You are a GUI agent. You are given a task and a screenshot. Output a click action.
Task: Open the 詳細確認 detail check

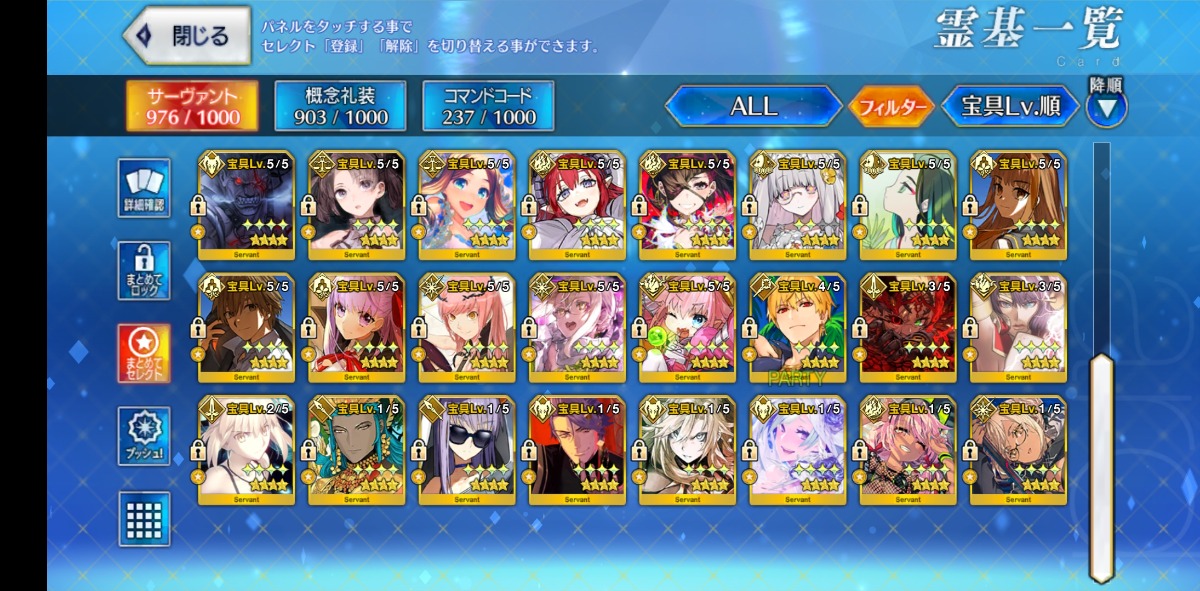pos(144,188)
